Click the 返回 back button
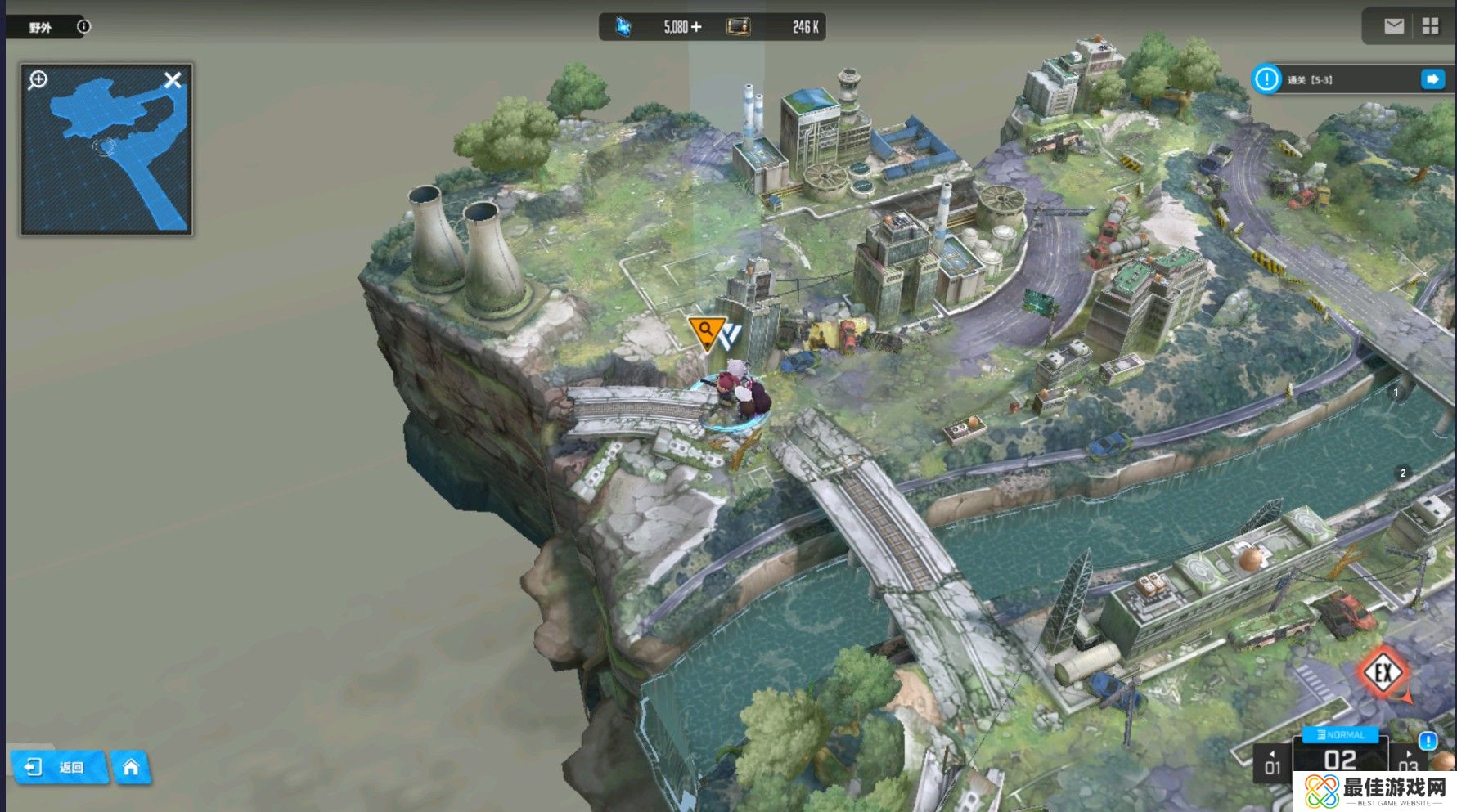Screen dimensions: 1457x812 [59, 767]
